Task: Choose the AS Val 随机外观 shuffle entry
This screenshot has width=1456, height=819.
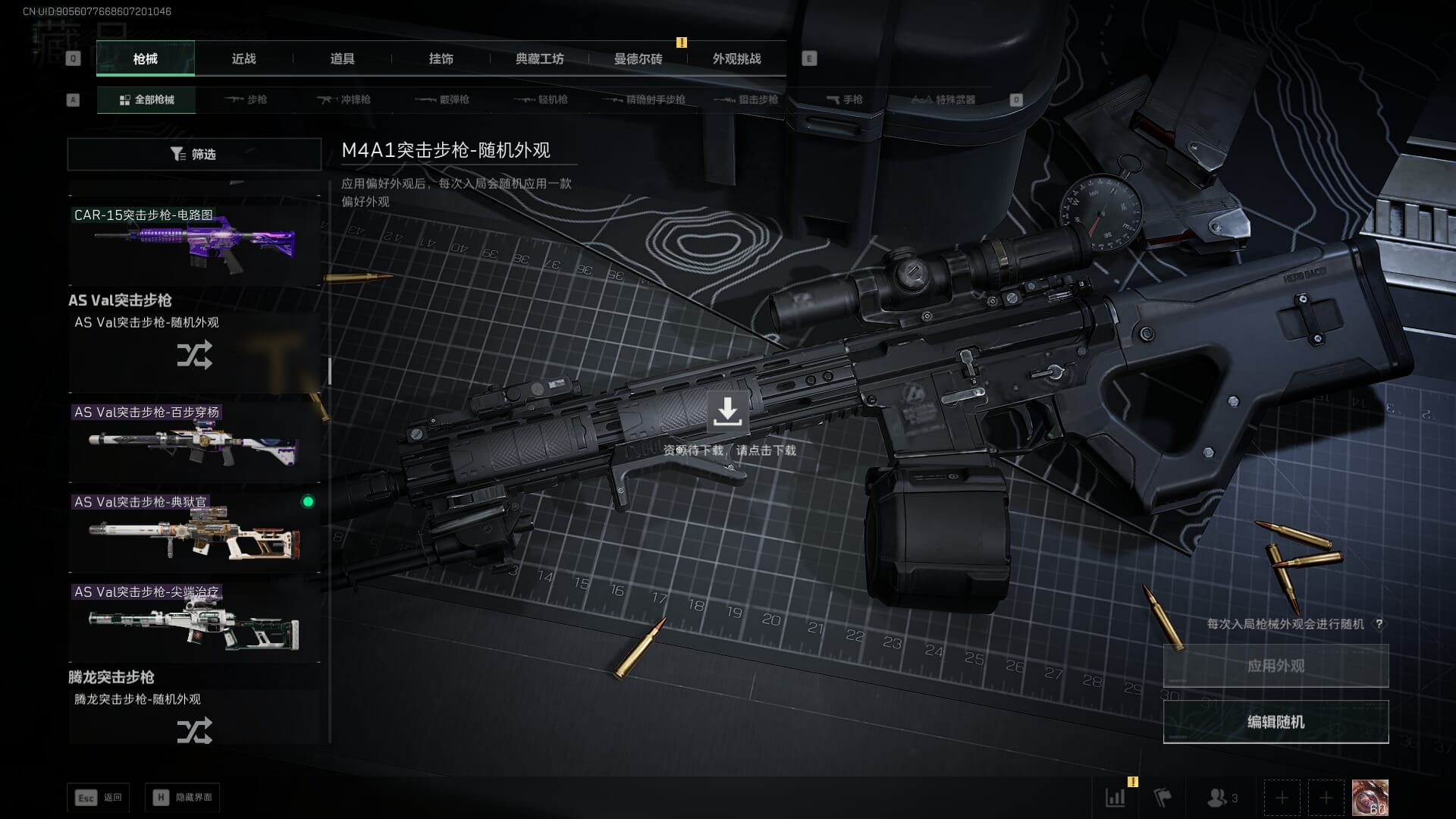Action: 194,353
